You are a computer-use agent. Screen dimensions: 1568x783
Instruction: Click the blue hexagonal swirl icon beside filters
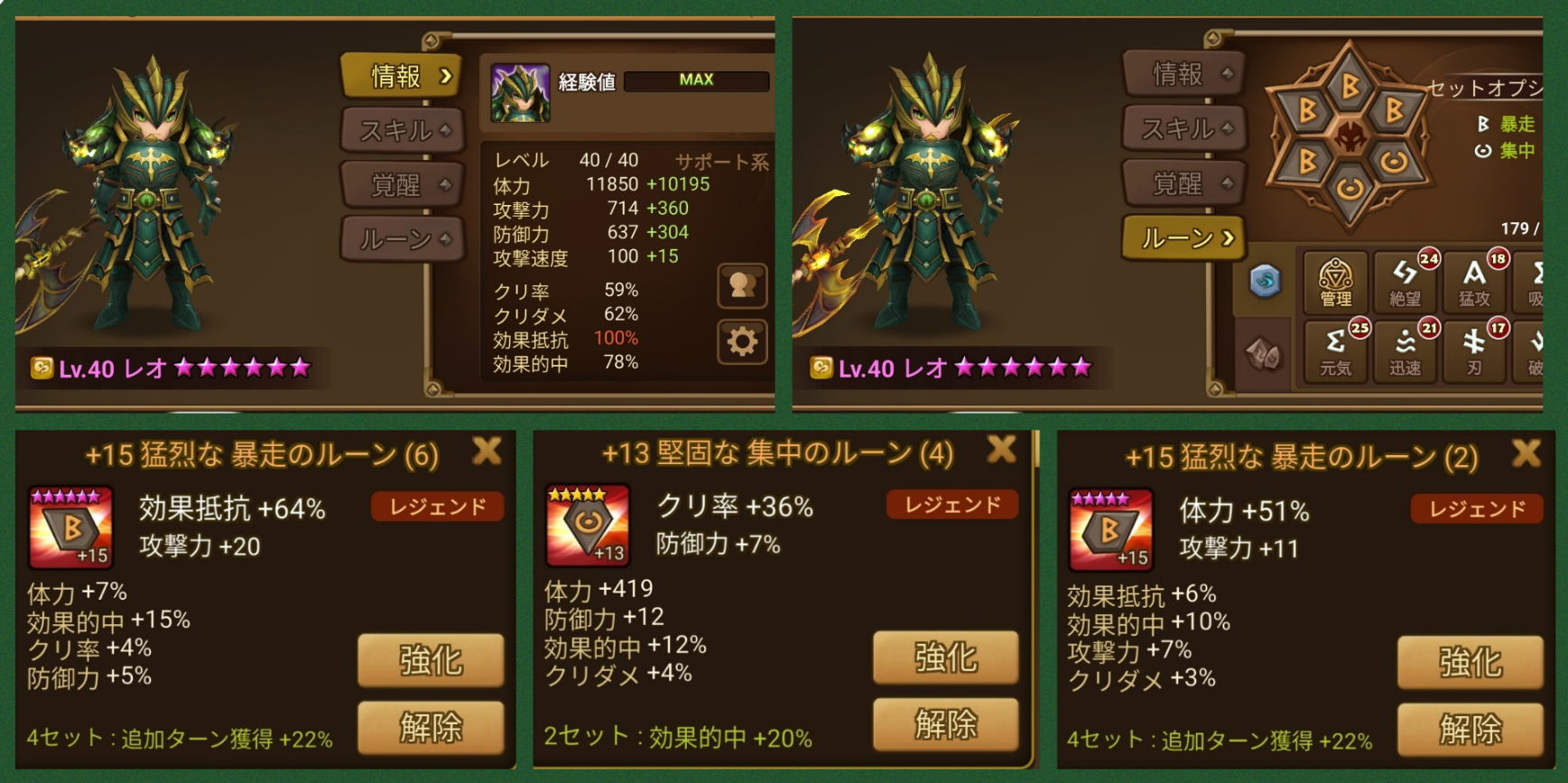pos(1266,282)
